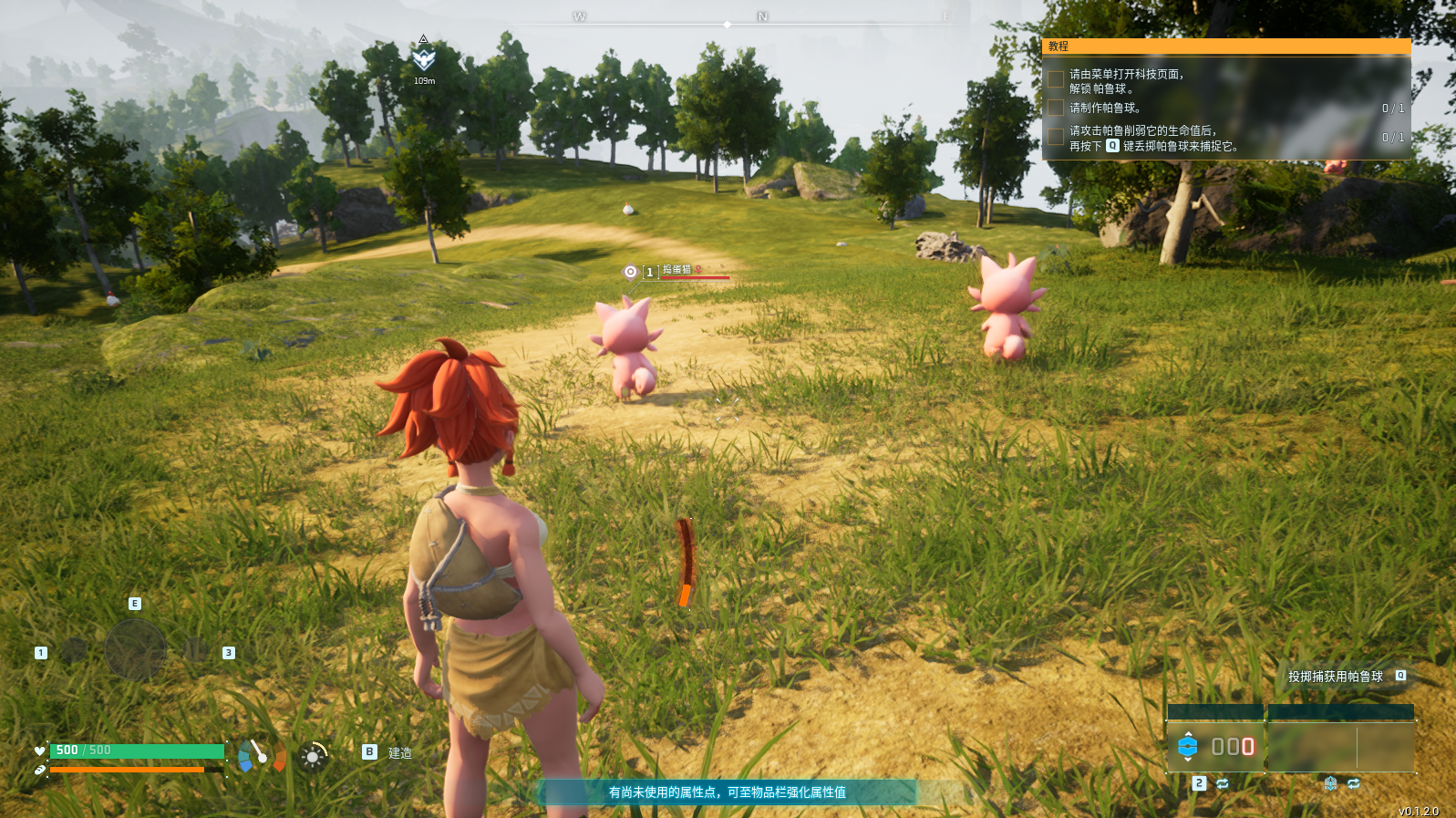
Task: Click the swap arrows under the right item slot
Action: [x=1354, y=783]
